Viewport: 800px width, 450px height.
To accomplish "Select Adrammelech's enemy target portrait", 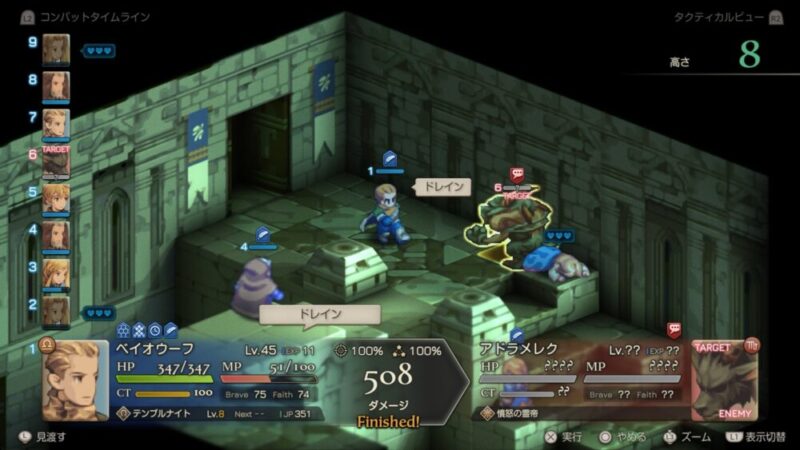I will (x=723, y=382).
